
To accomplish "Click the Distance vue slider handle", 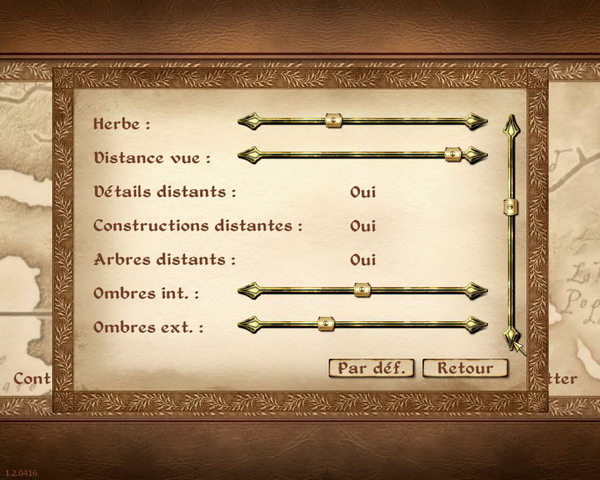I will pos(453,155).
